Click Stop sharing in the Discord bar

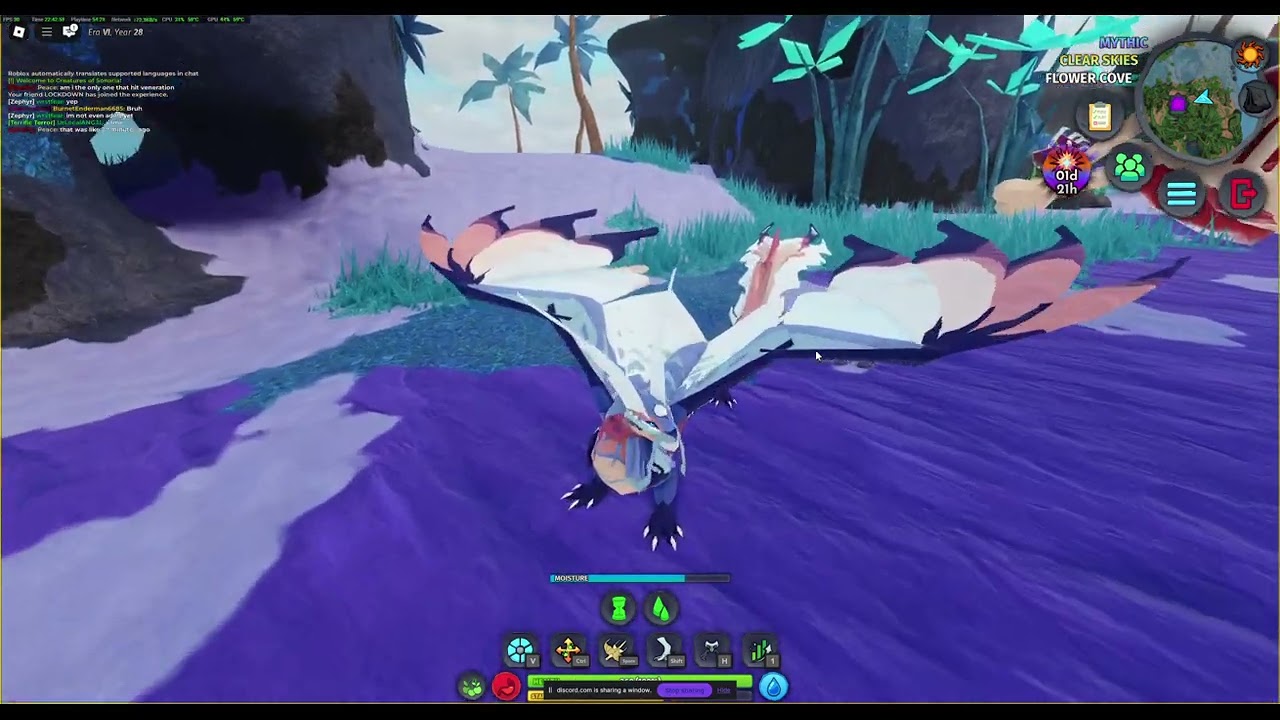click(684, 690)
